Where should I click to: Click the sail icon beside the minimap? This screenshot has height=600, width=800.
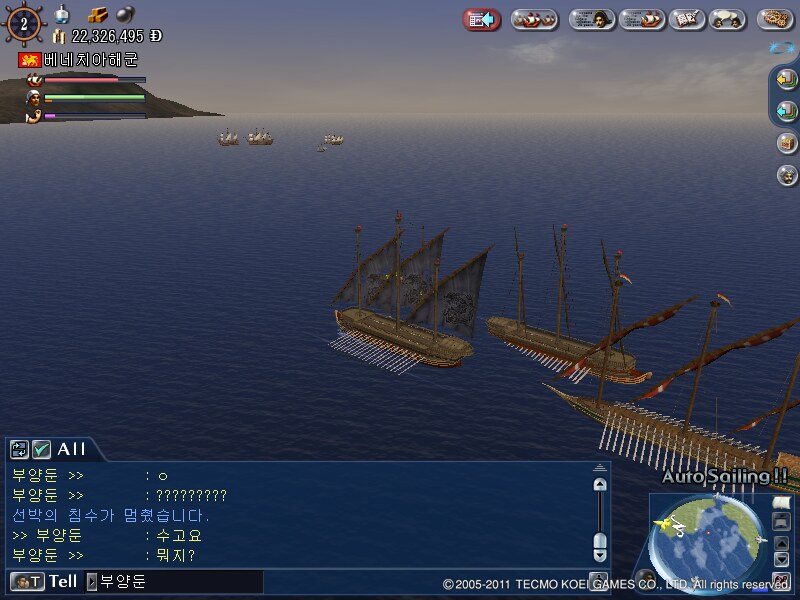782,503
